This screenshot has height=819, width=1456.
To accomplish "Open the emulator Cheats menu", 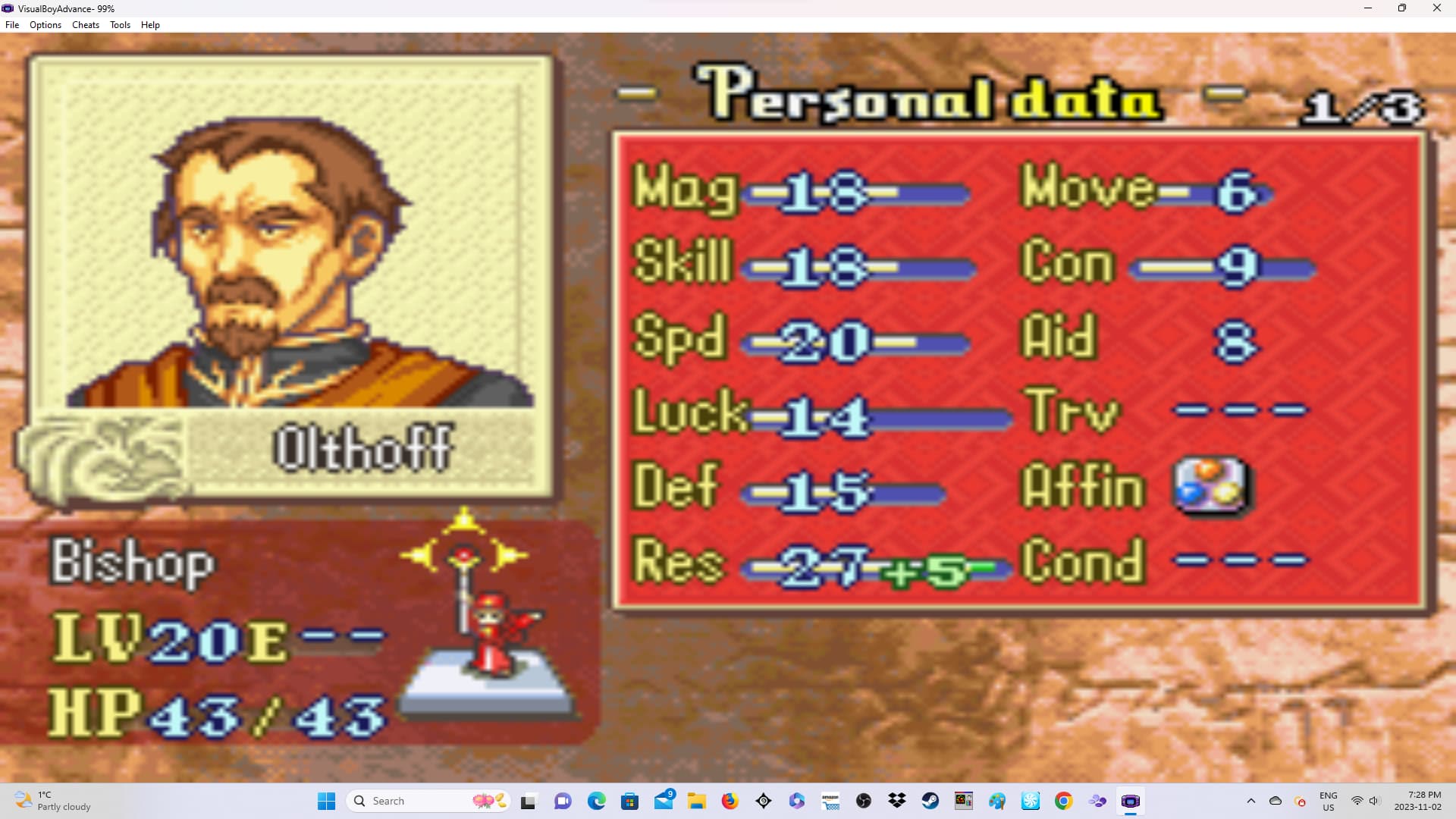I will pos(85,25).
